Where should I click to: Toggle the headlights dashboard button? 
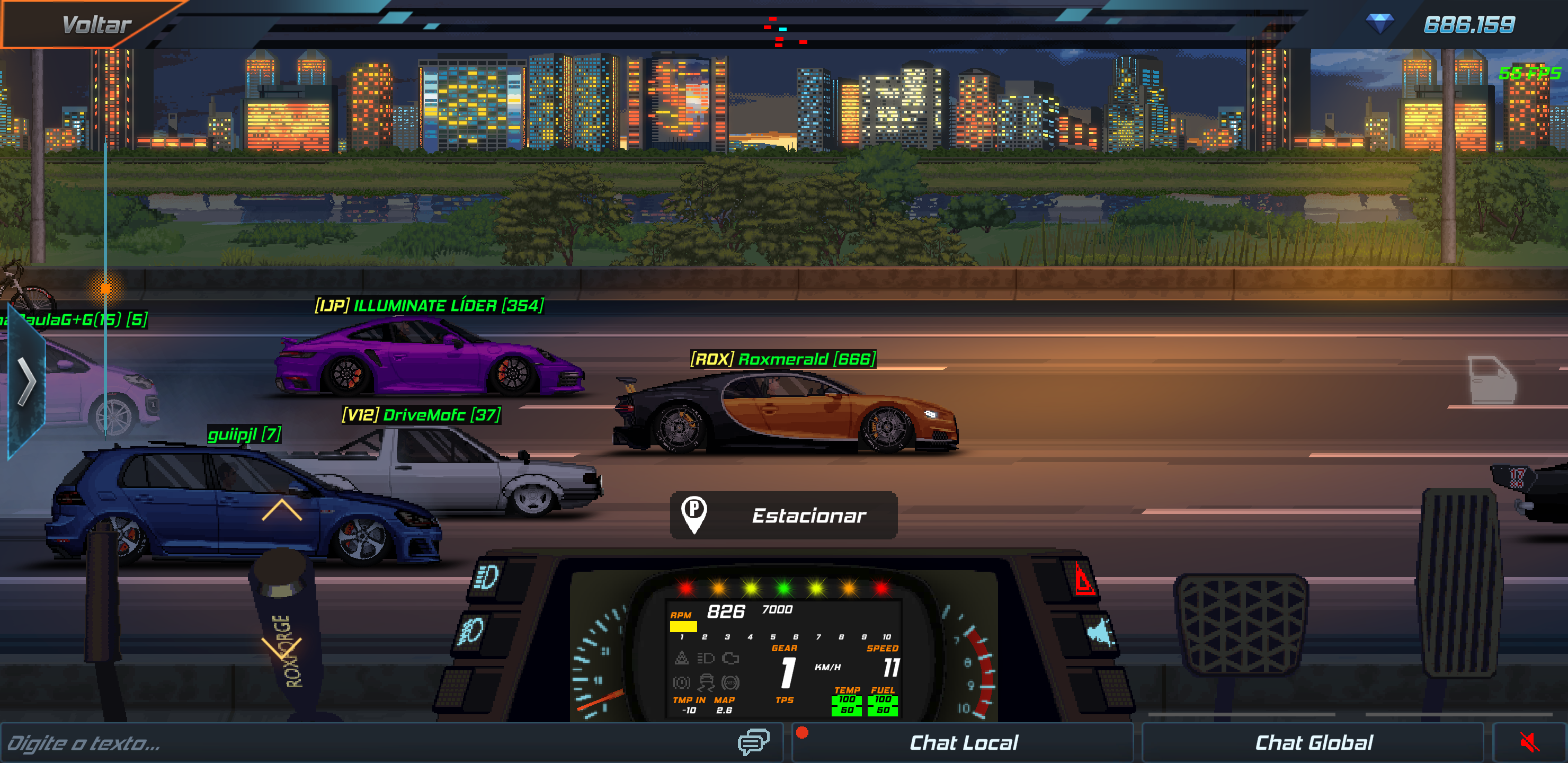click(x=487, y=577)
